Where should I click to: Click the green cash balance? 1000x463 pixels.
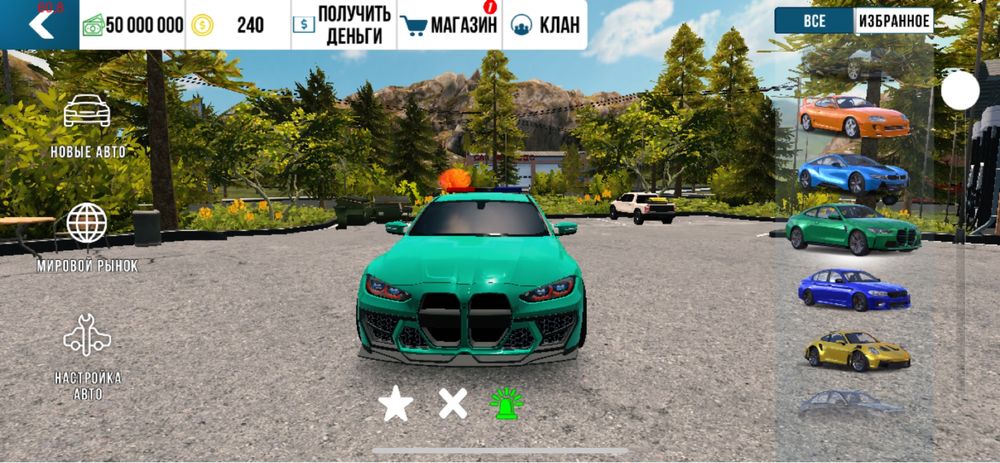tap(133, 25)
